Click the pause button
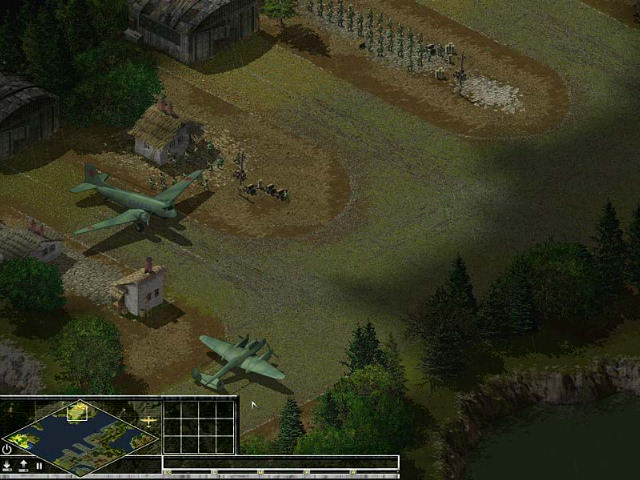Image resolution: width=640 pixels, height=480 pixels. tap(39, 466)
